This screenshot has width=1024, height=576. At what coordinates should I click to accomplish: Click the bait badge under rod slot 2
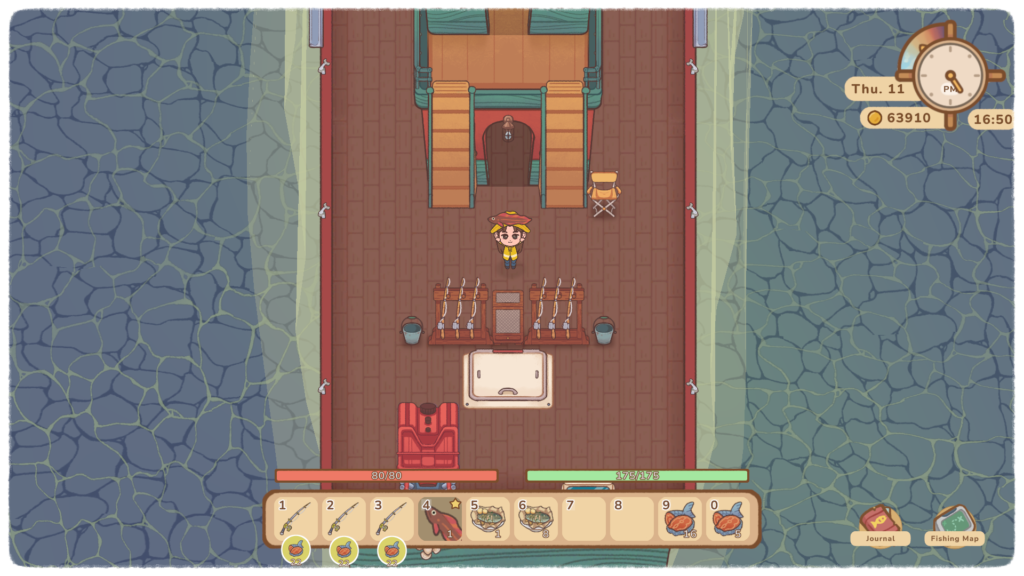coord(344,549)
